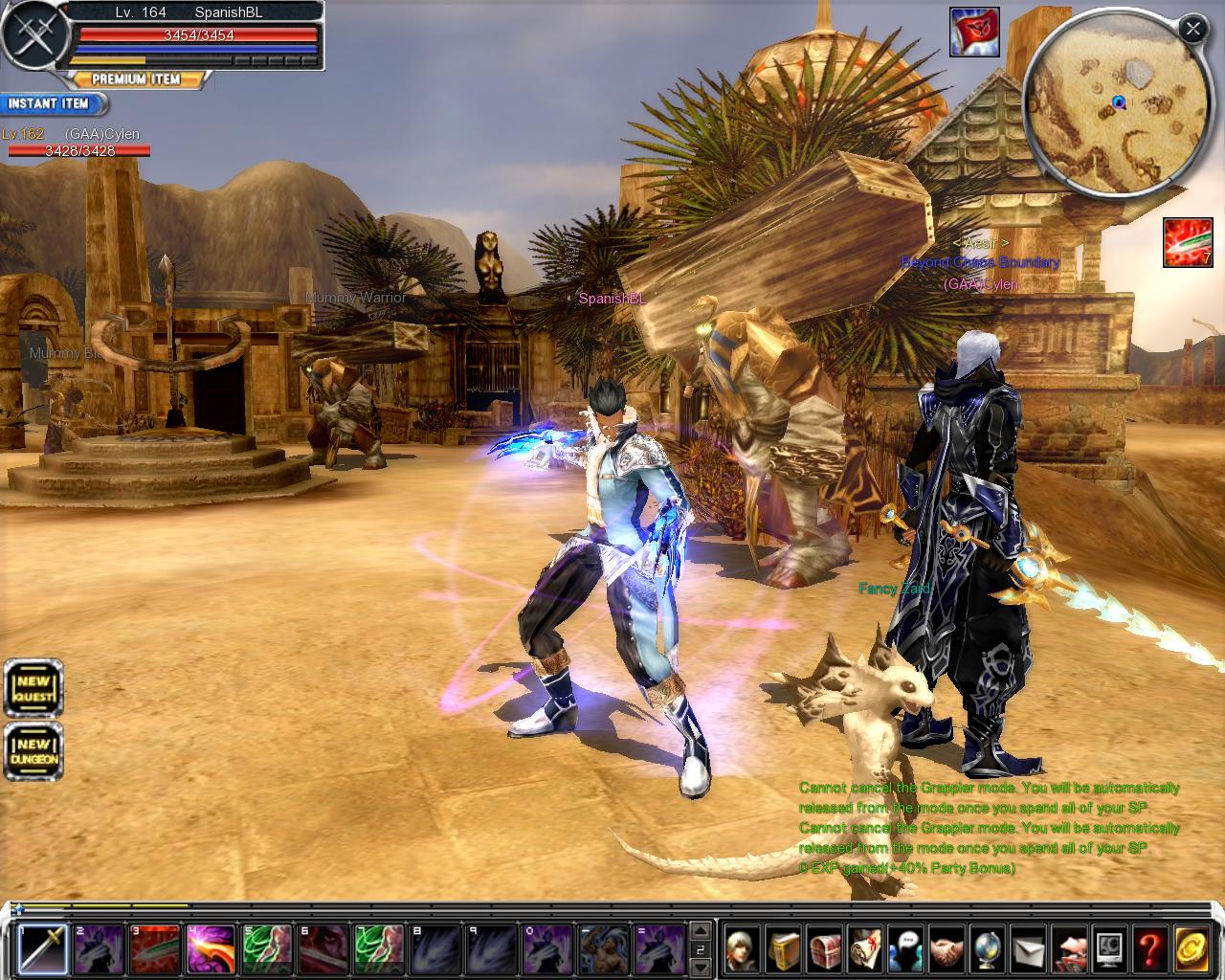Open the chat bubble community window
Screen dimensions: 1225x980
[x=906, y=948]
